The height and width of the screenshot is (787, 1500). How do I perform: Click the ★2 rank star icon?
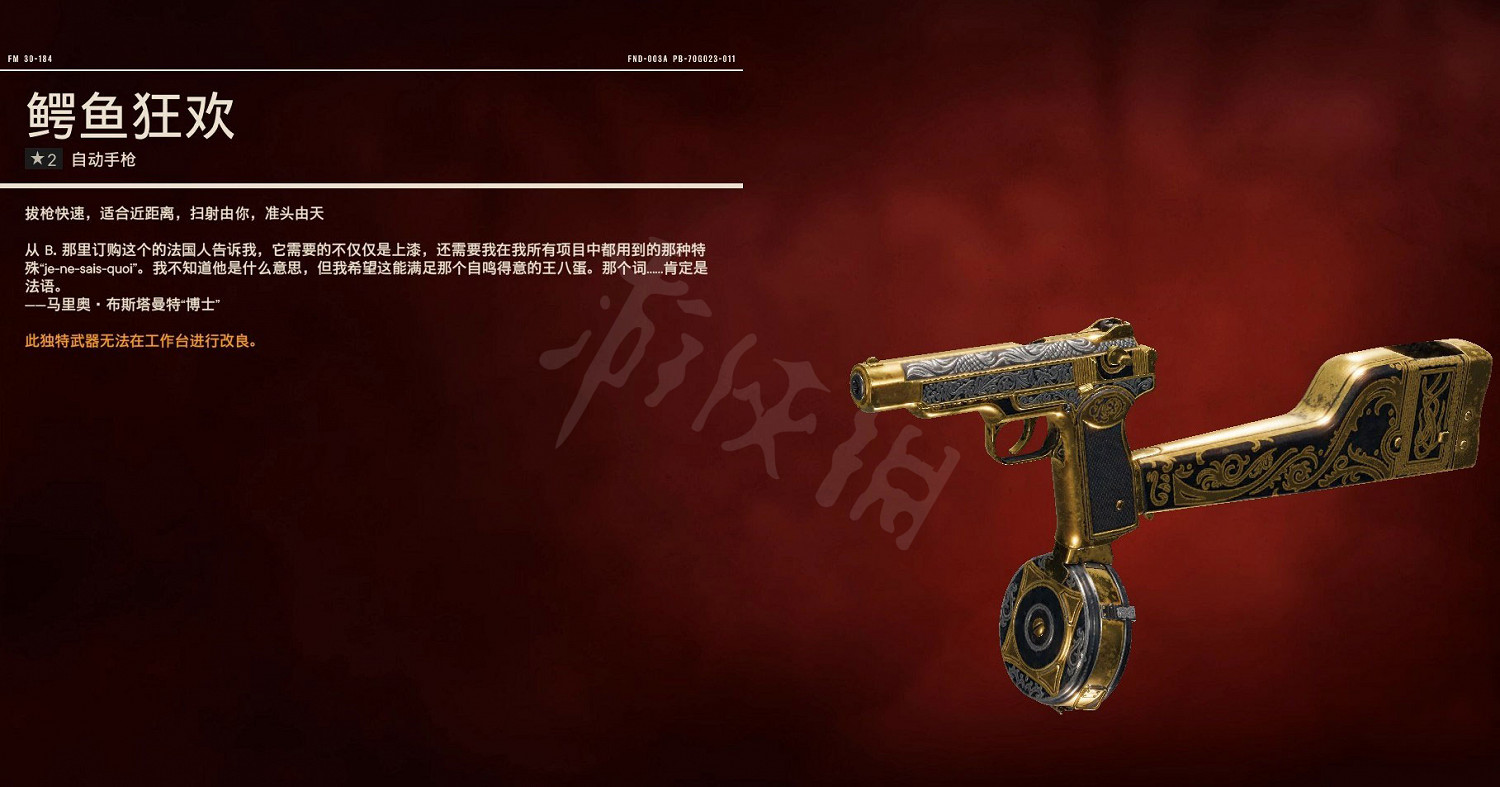pyautogui.click(x=38, y=157)
